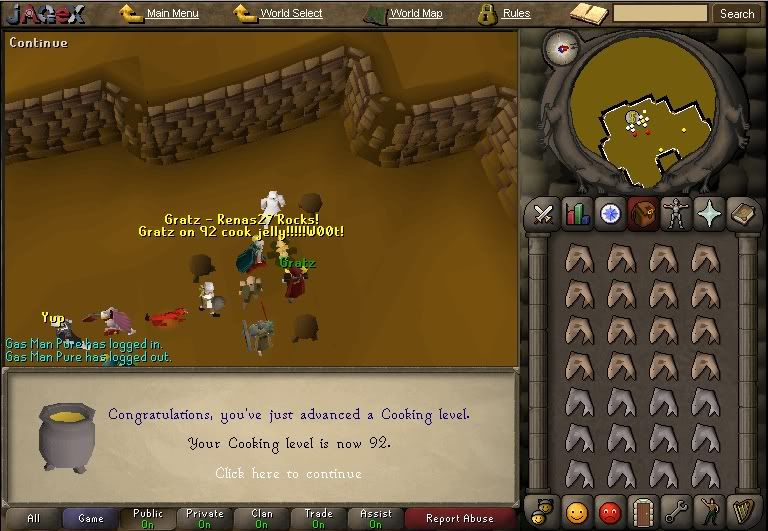Click the Search button
The width and height of the screenshot is (768, 531).
(737, 14)
